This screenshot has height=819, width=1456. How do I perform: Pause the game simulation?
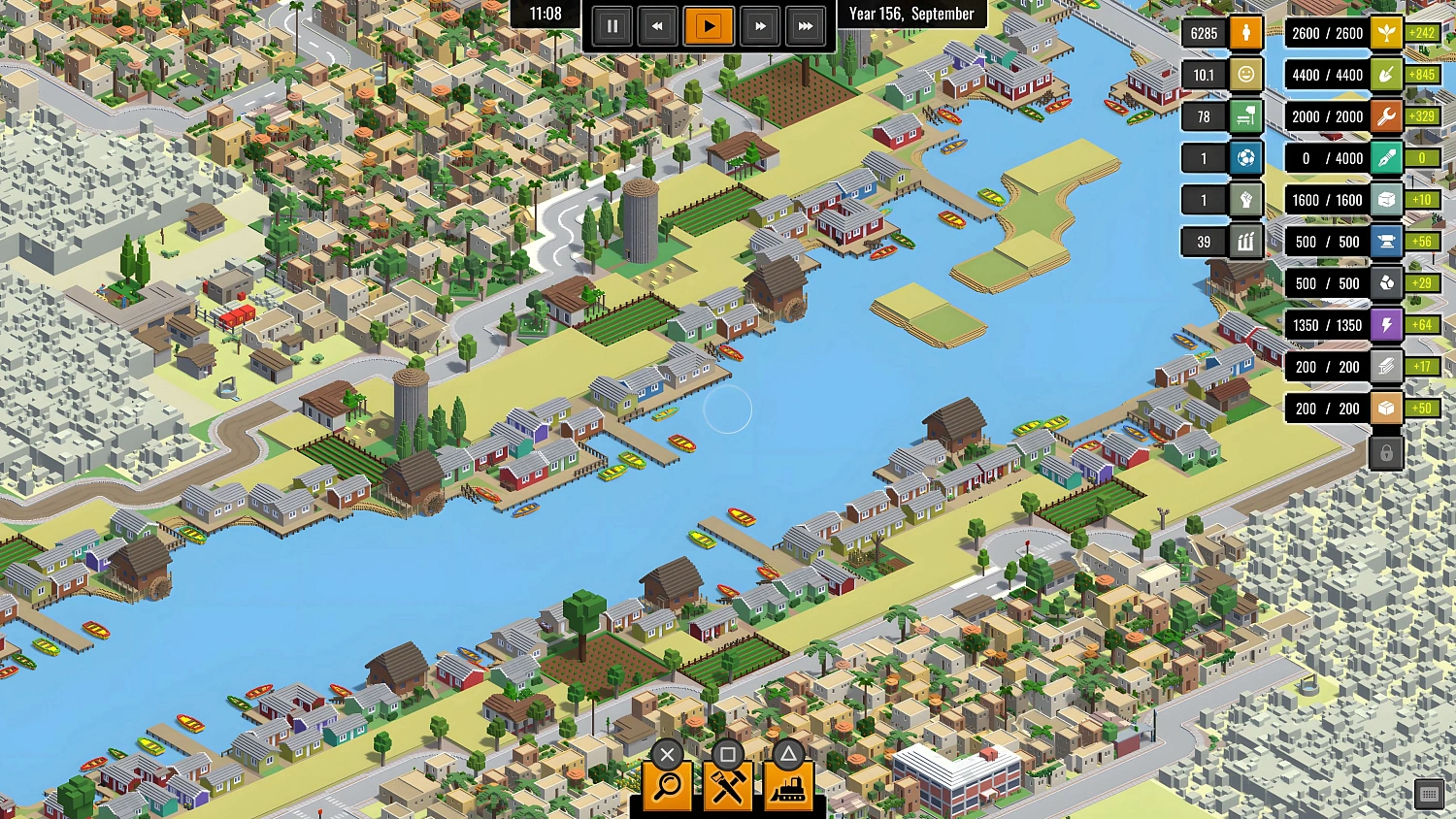click(612, 26)
